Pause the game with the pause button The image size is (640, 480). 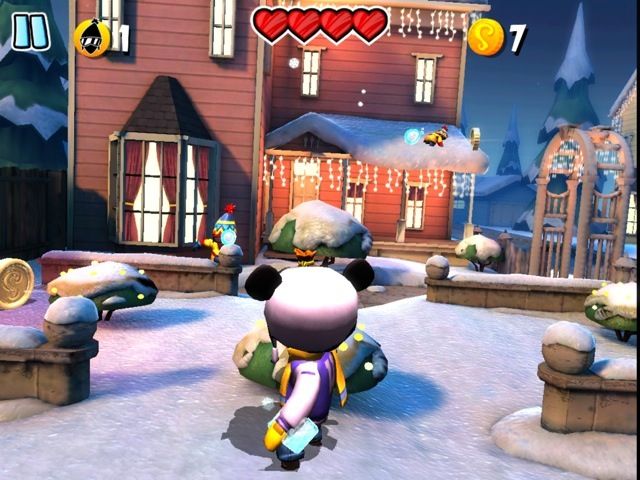click(30, 31)
